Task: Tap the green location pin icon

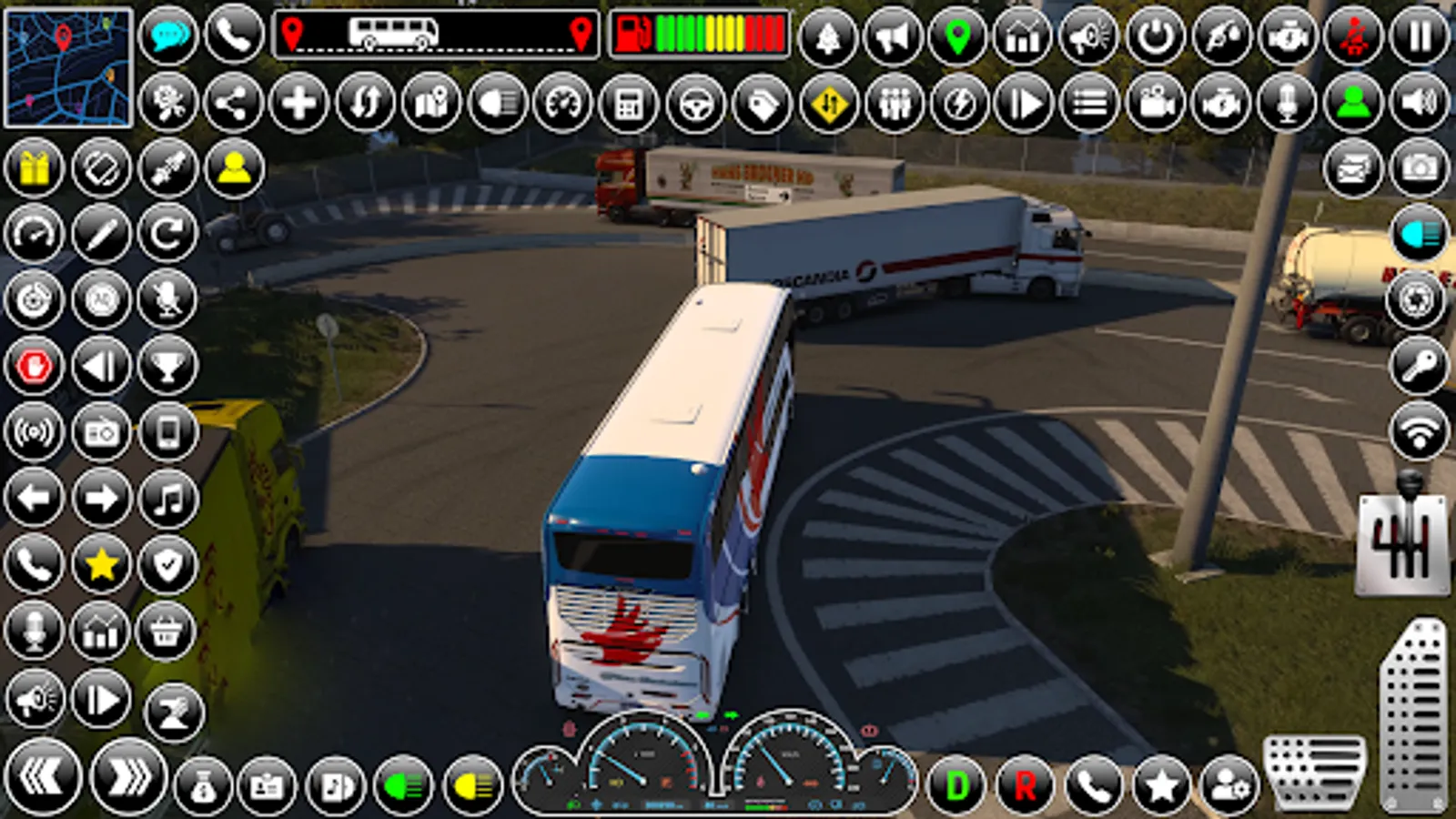Action: 956,36
